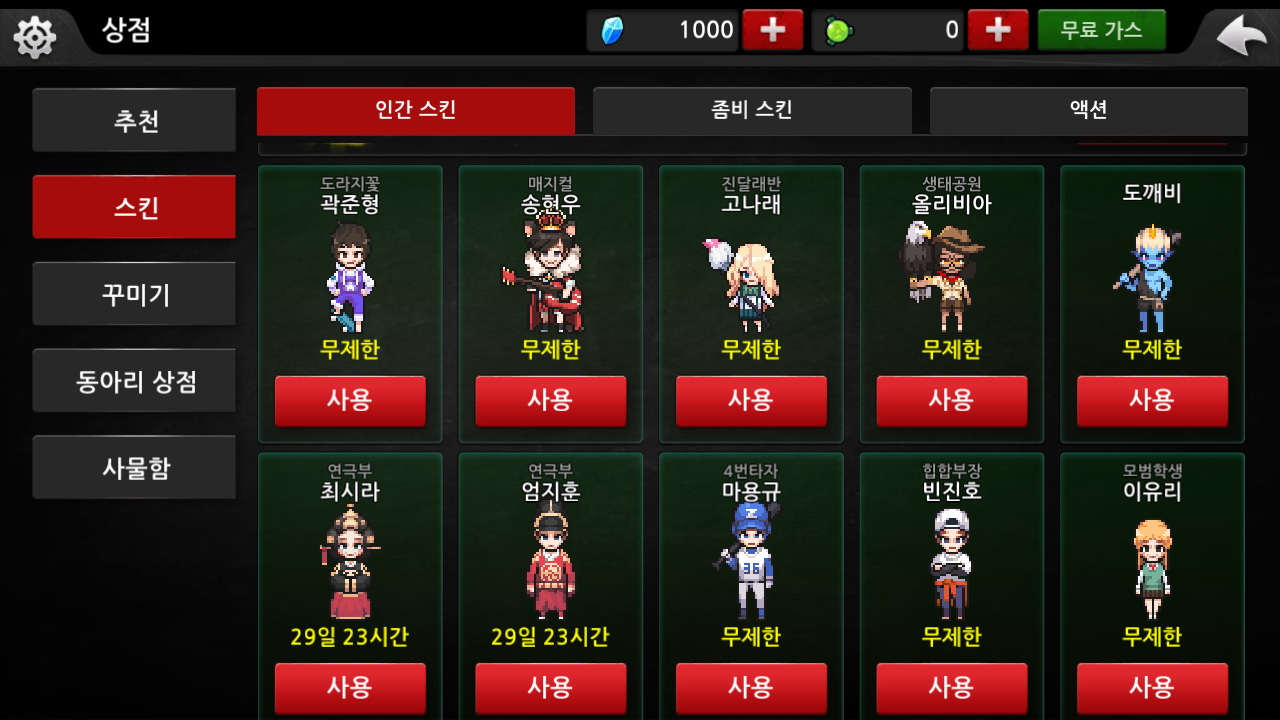The height and width of the screenshot is (720, 1280).
Task: Use the 도깨비 skin
Action: tap(1152, 400)
